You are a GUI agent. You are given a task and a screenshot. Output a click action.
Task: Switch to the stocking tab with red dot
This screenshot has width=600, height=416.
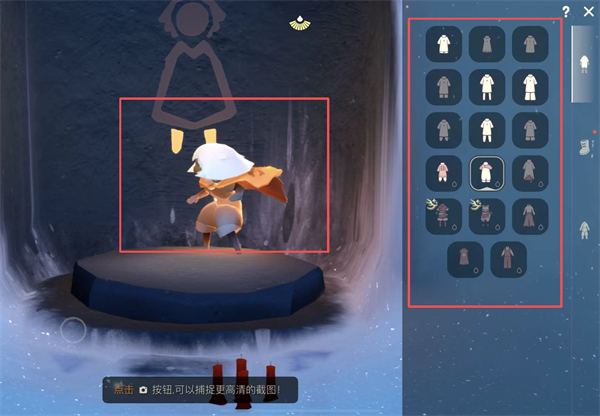point(586,149)
